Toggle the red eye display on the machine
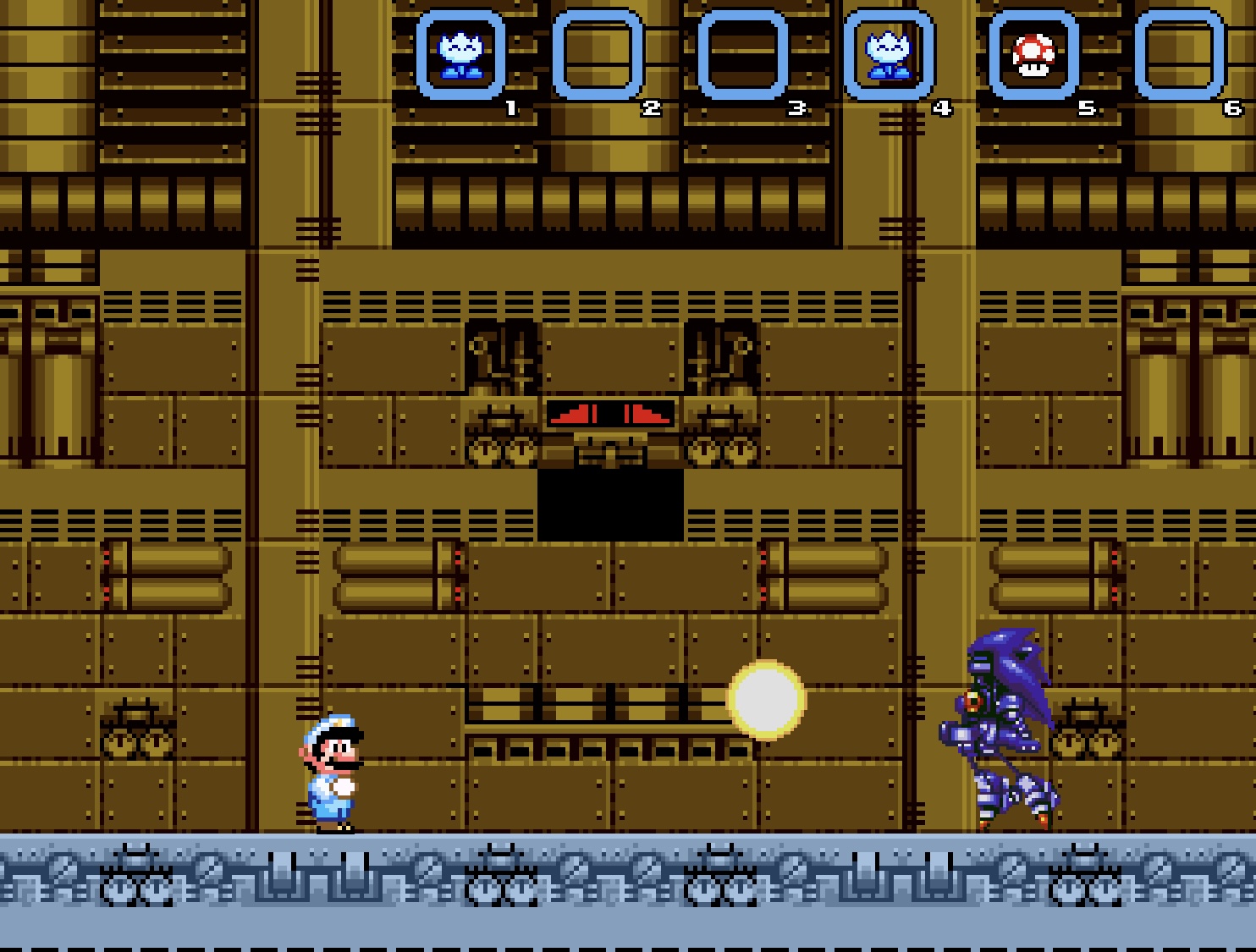Screen dimensions: 1256x952 (609, 412)
